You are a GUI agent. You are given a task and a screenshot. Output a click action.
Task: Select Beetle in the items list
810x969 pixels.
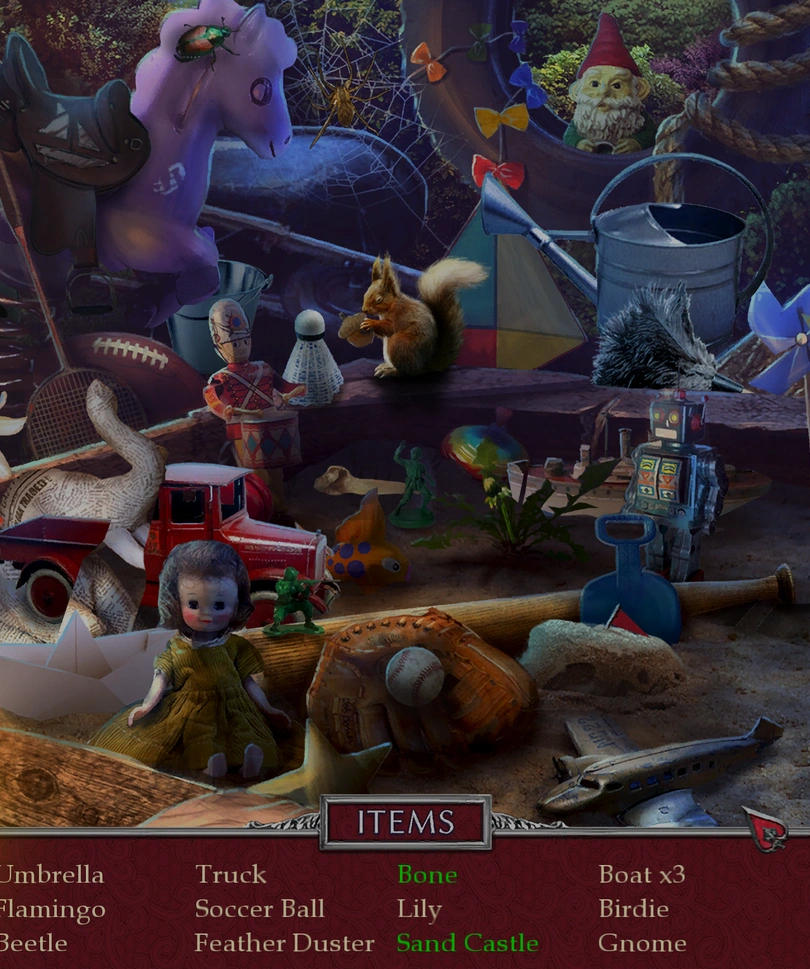34,943
